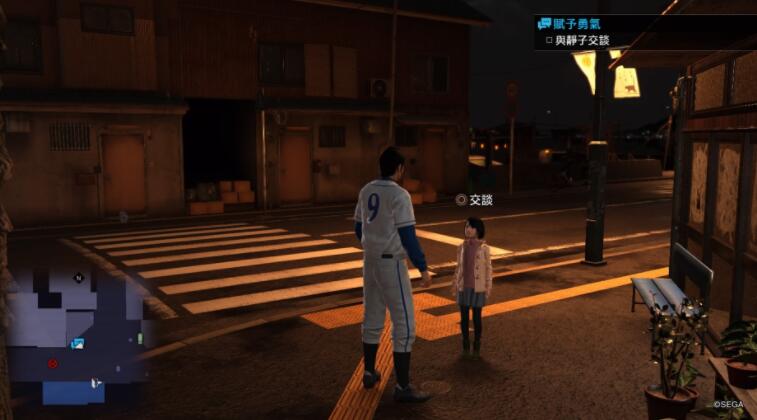Click the green marker on the minimap
Image resolution: width=757 pixels, height=420 pixels.
click(x=140, y=339)
